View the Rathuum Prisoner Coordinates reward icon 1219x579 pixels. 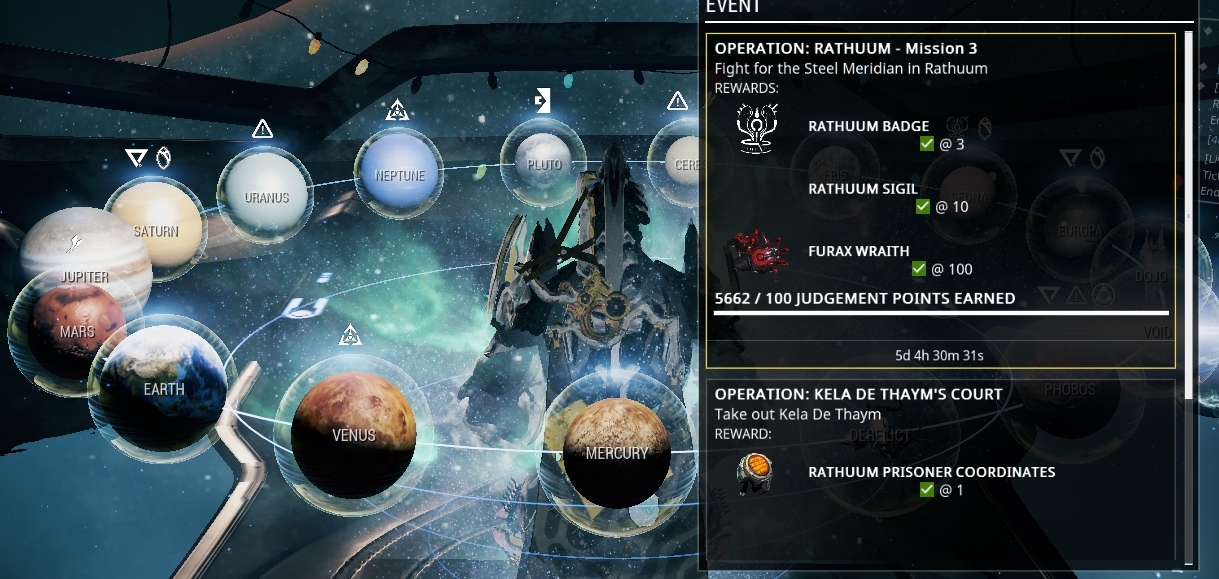[x=757, y=473]
